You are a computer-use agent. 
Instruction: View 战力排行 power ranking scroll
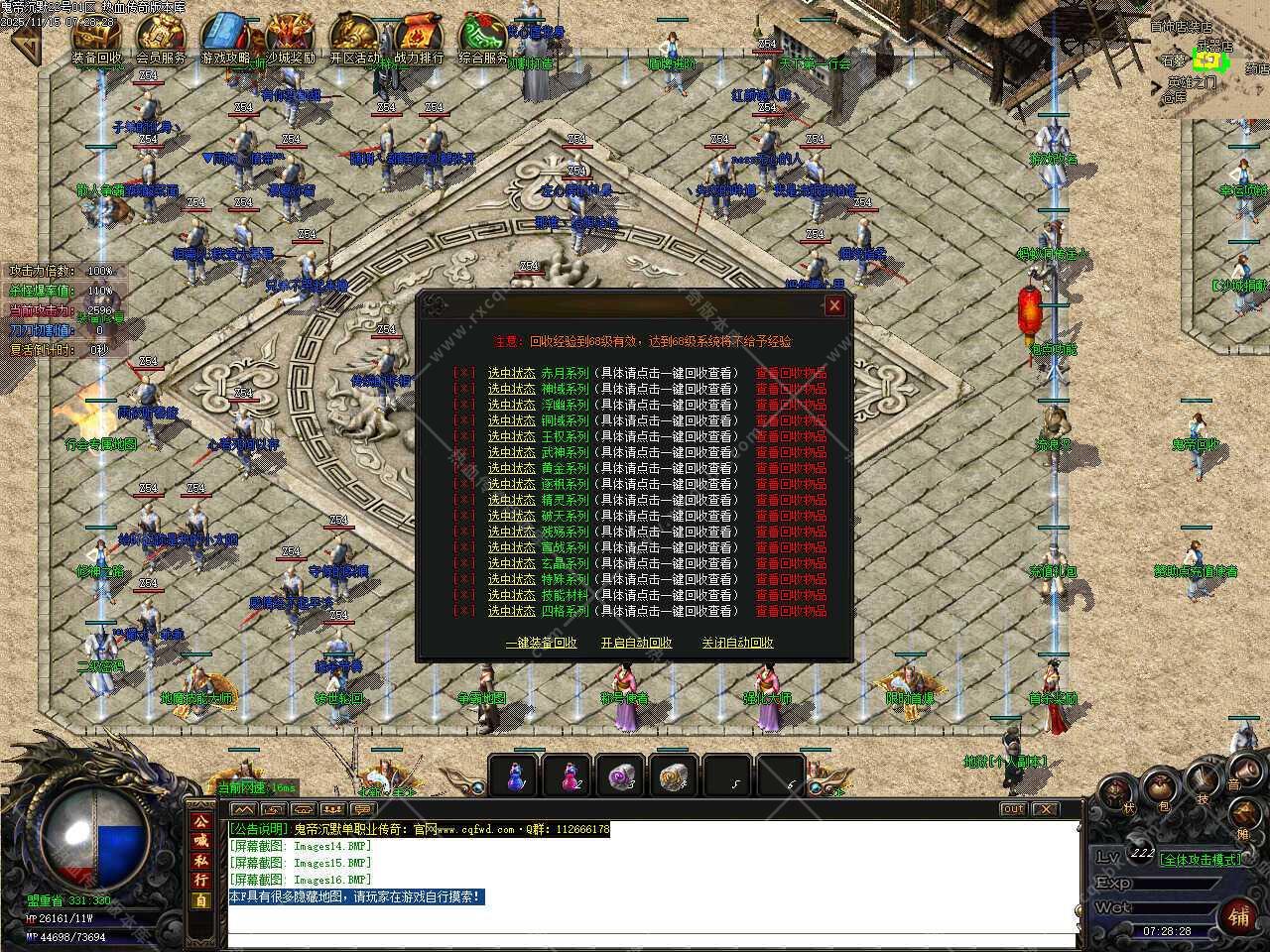tap(419, 40)
